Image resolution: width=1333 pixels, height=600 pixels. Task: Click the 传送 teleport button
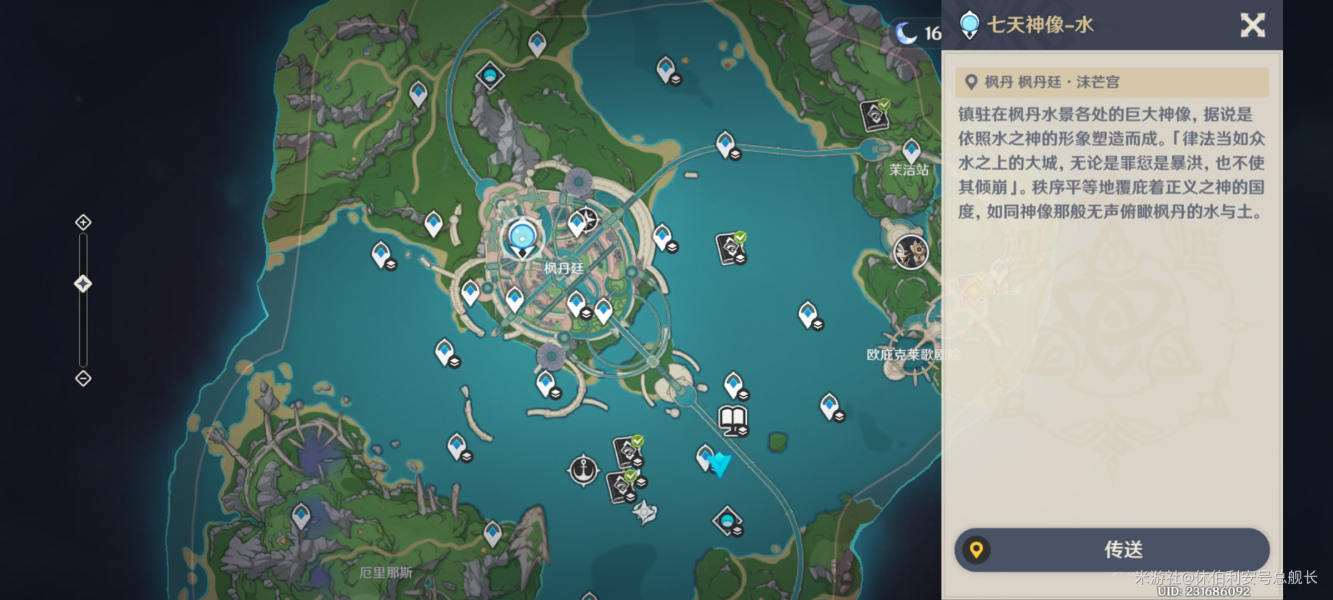pos(1111,549)
